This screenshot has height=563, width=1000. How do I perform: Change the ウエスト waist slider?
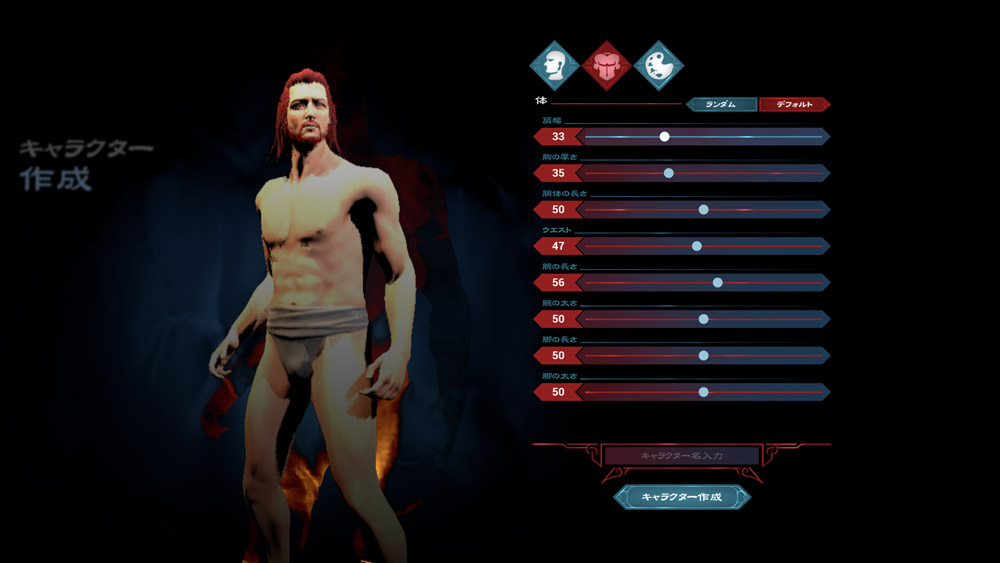[x=697, y=246]
